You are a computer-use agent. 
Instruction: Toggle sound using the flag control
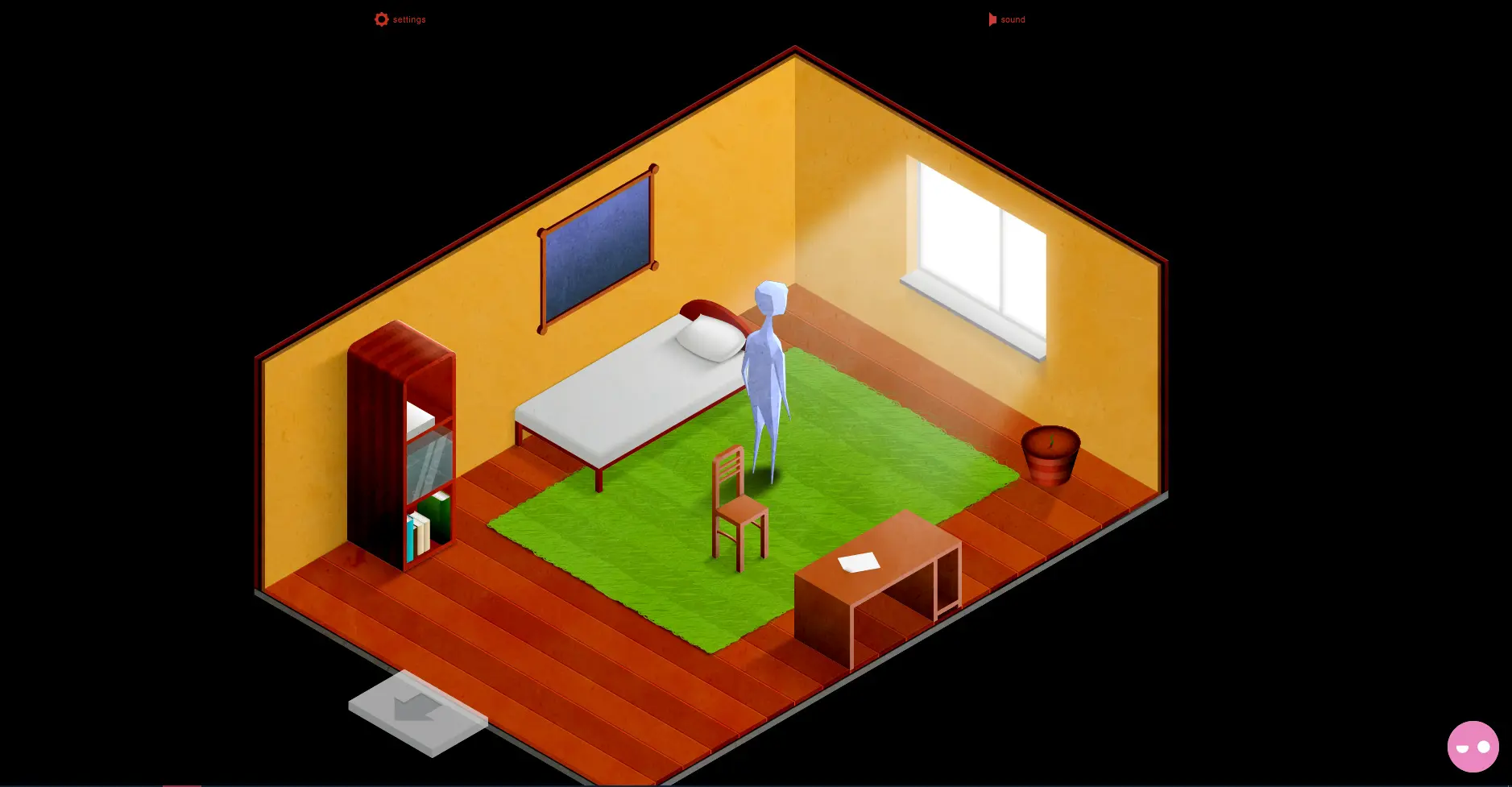point(992,19)
